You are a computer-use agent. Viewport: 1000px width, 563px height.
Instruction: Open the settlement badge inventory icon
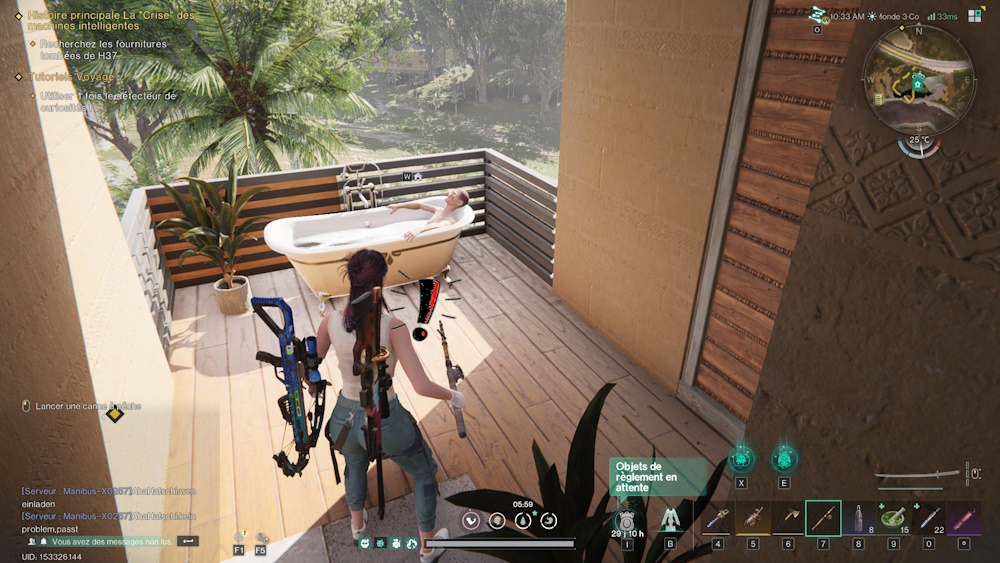click(627, 520)
